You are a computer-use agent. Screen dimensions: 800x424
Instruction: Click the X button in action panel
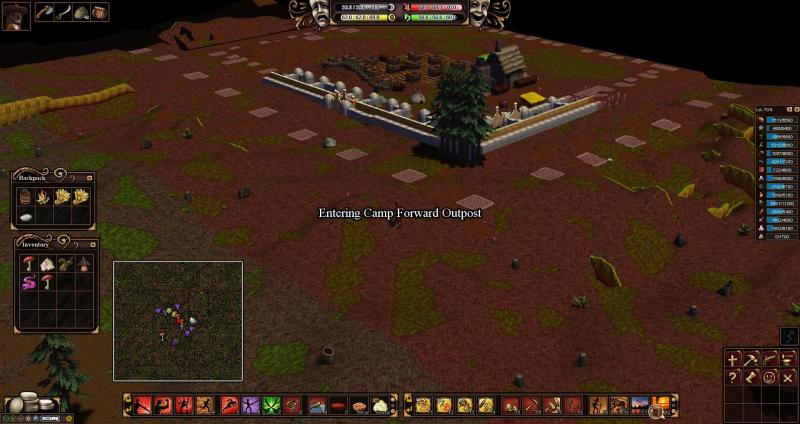pos(787,377)
